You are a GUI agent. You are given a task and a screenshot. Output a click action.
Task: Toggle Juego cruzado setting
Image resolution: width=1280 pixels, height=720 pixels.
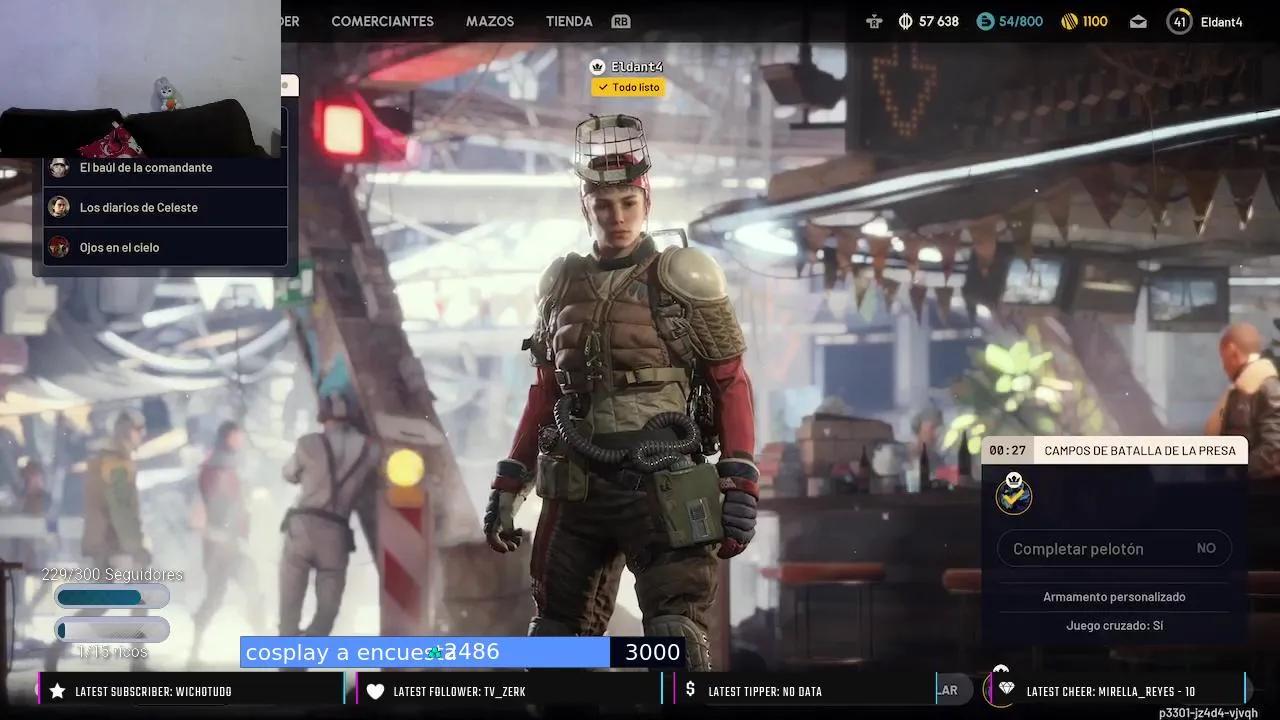[1113, 624]
